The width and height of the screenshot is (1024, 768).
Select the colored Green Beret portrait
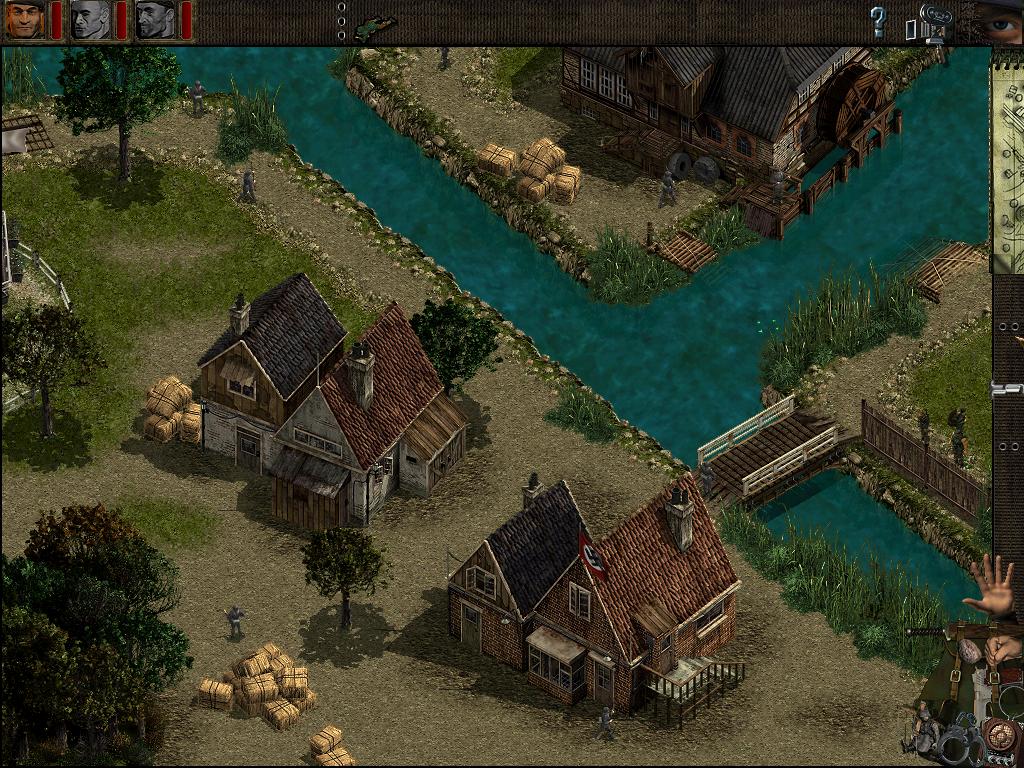26,20
